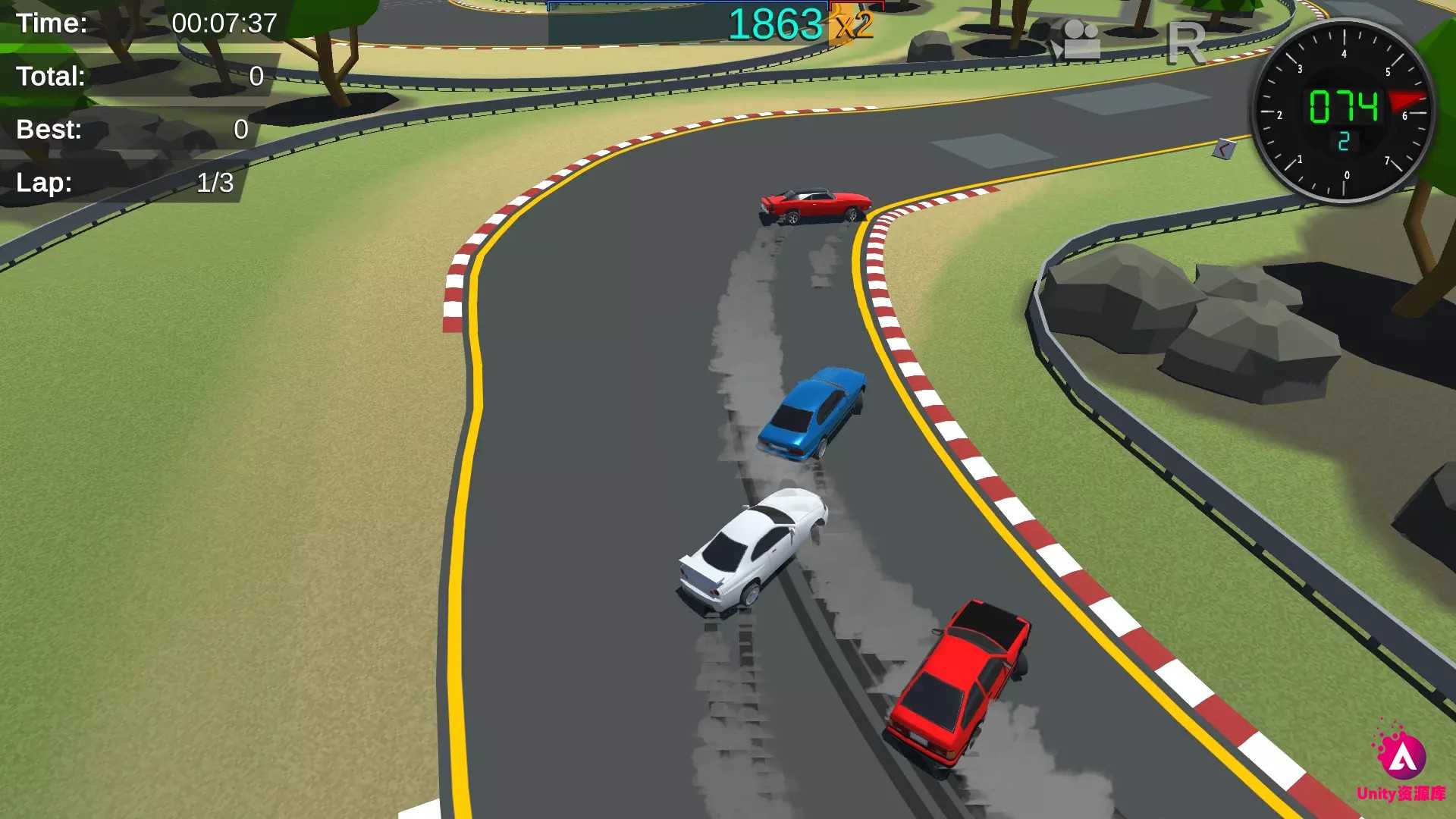Click the red needle on the speedometer
The width and height of the screenshot is (1456, 819).
1407,100
